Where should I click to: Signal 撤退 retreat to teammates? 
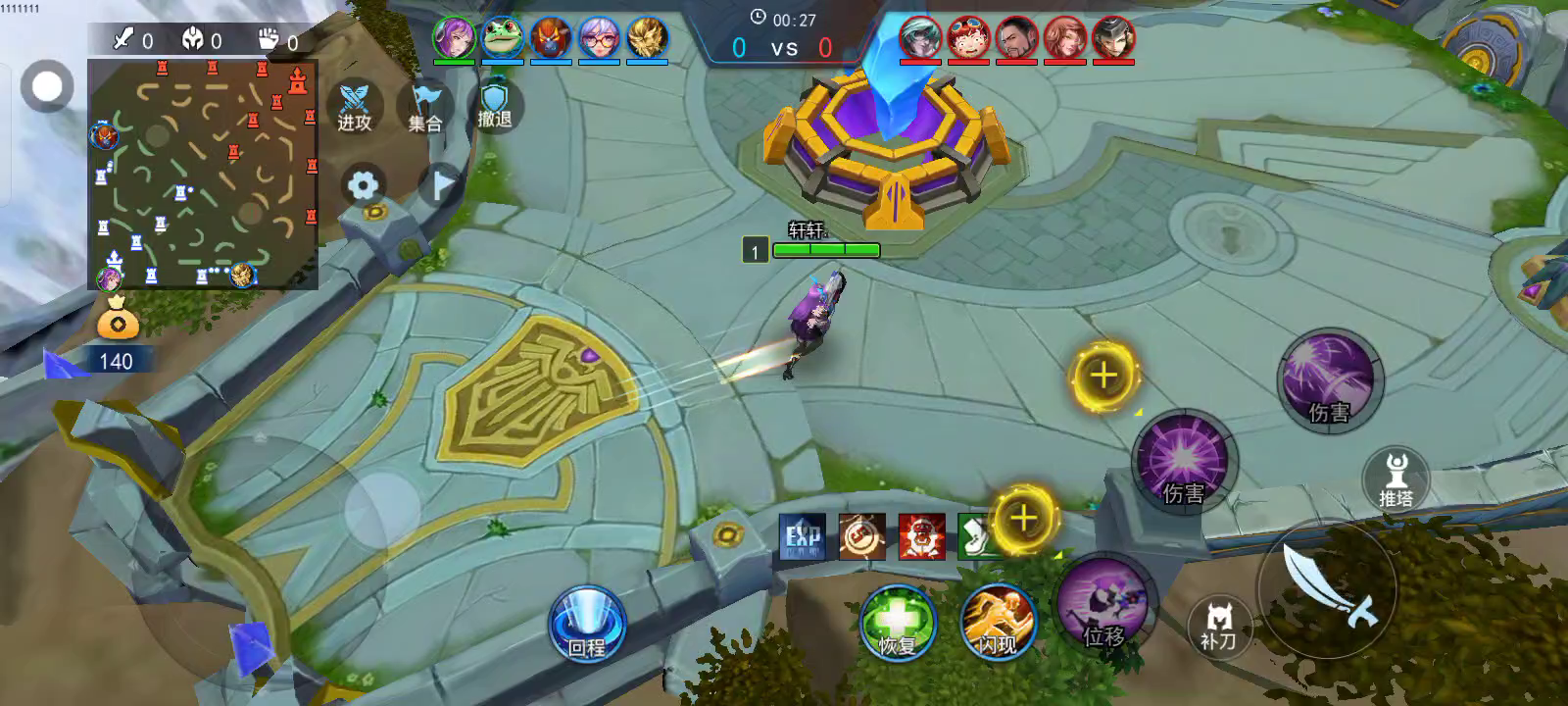[495, 106]
